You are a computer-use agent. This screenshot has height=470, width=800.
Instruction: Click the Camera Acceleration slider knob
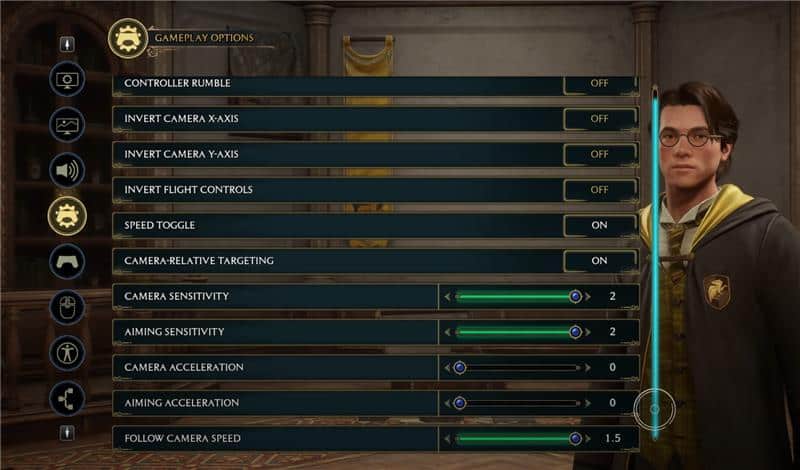460,367
